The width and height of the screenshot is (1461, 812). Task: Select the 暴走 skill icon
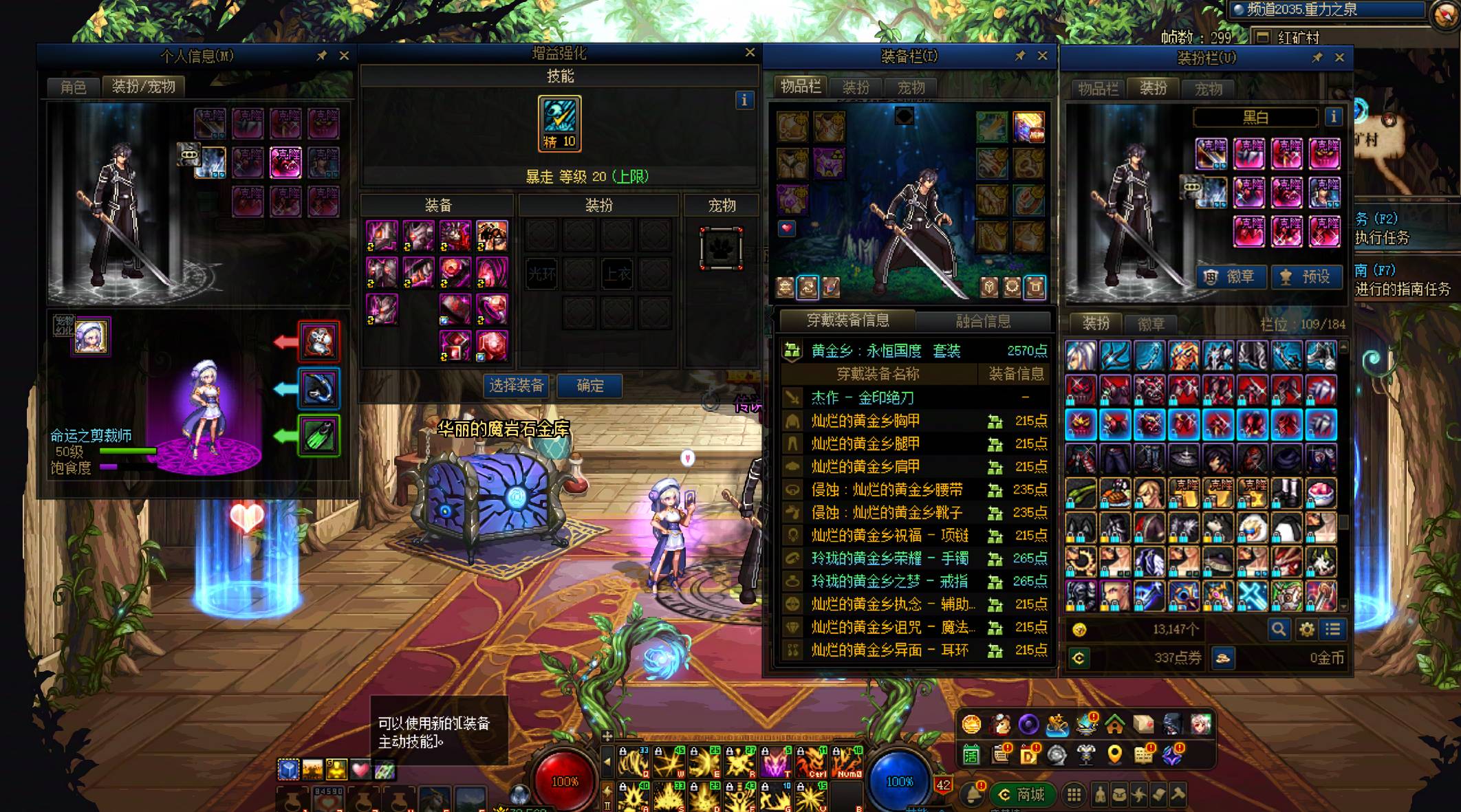point(559,122)
